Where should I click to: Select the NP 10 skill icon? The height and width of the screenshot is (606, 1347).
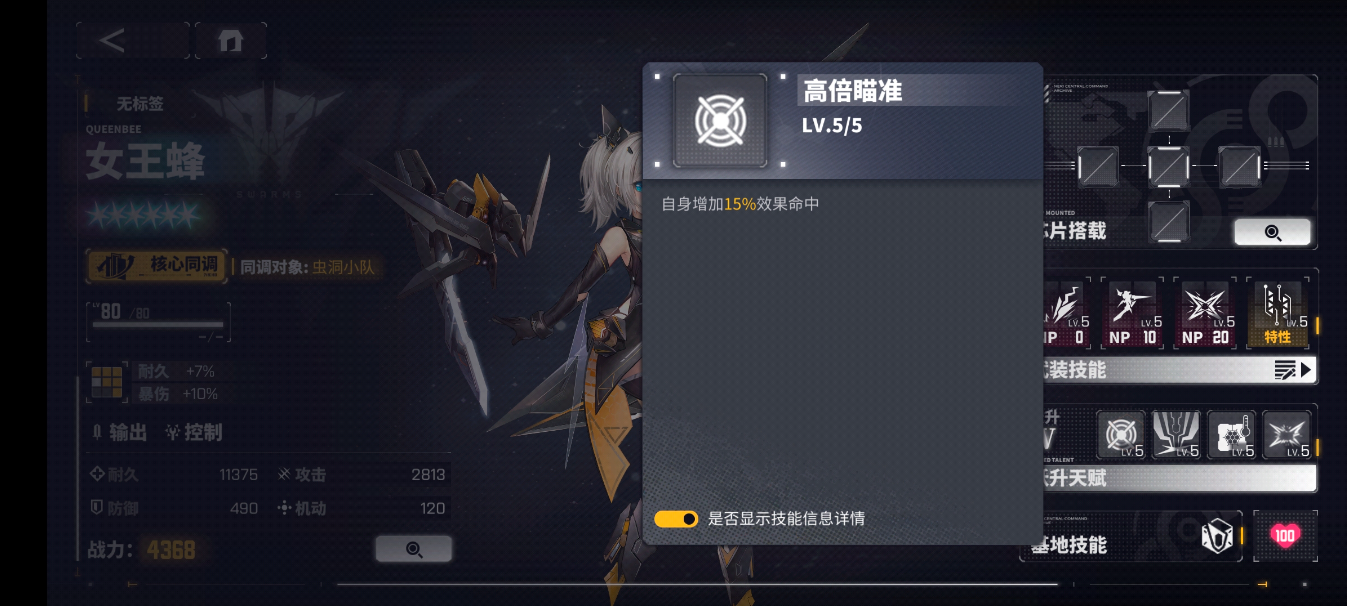1133,313
